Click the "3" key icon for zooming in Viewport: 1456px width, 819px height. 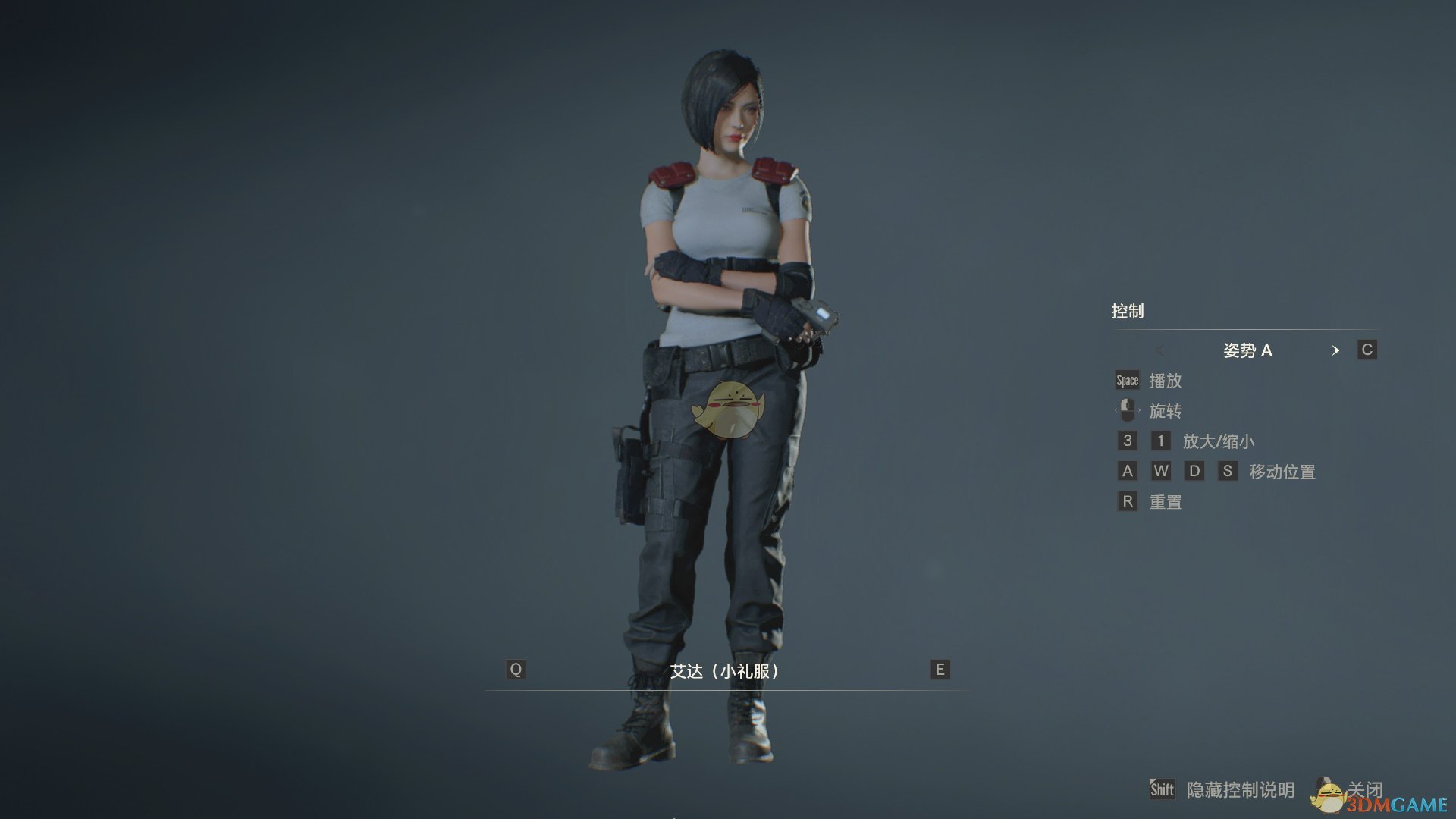click(x=1127, y=441)
